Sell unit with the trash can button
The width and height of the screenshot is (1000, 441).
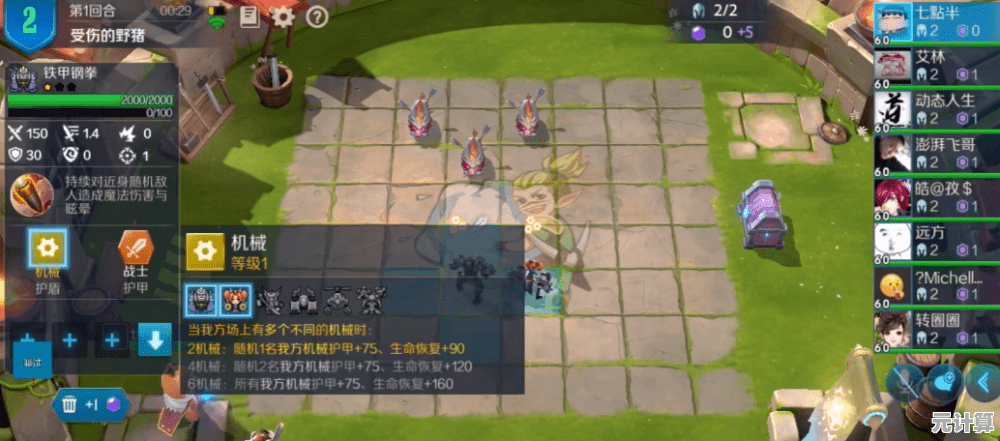click(70, 404)
